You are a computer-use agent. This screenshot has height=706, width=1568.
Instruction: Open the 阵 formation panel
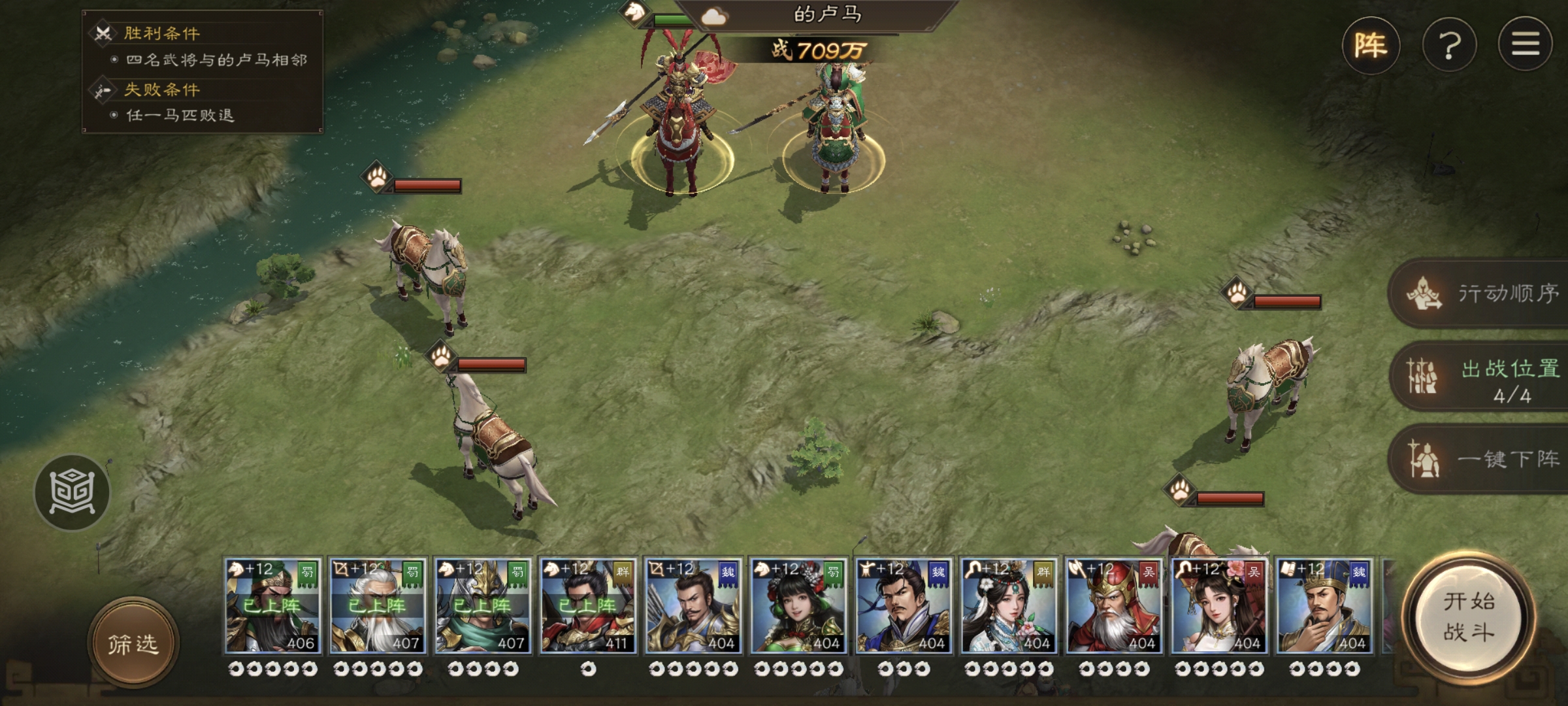(x=1371, y=46)
